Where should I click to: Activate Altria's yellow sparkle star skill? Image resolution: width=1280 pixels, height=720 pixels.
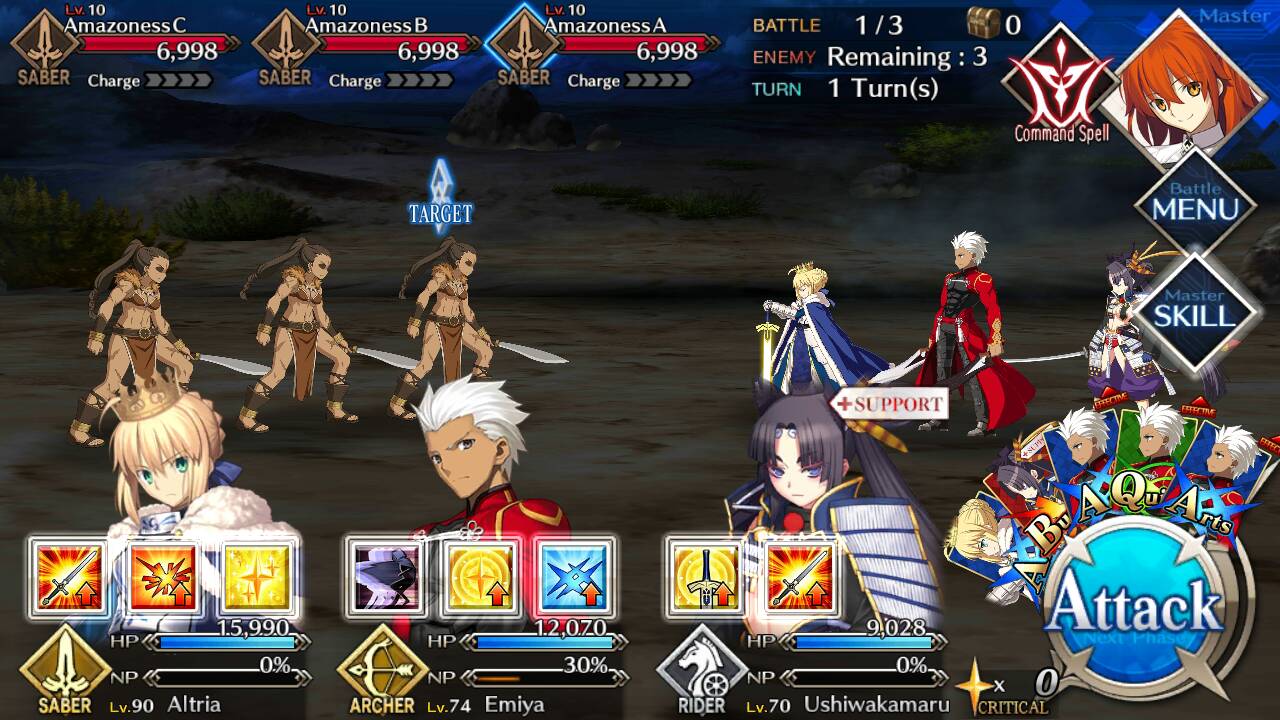pos(259,578)
